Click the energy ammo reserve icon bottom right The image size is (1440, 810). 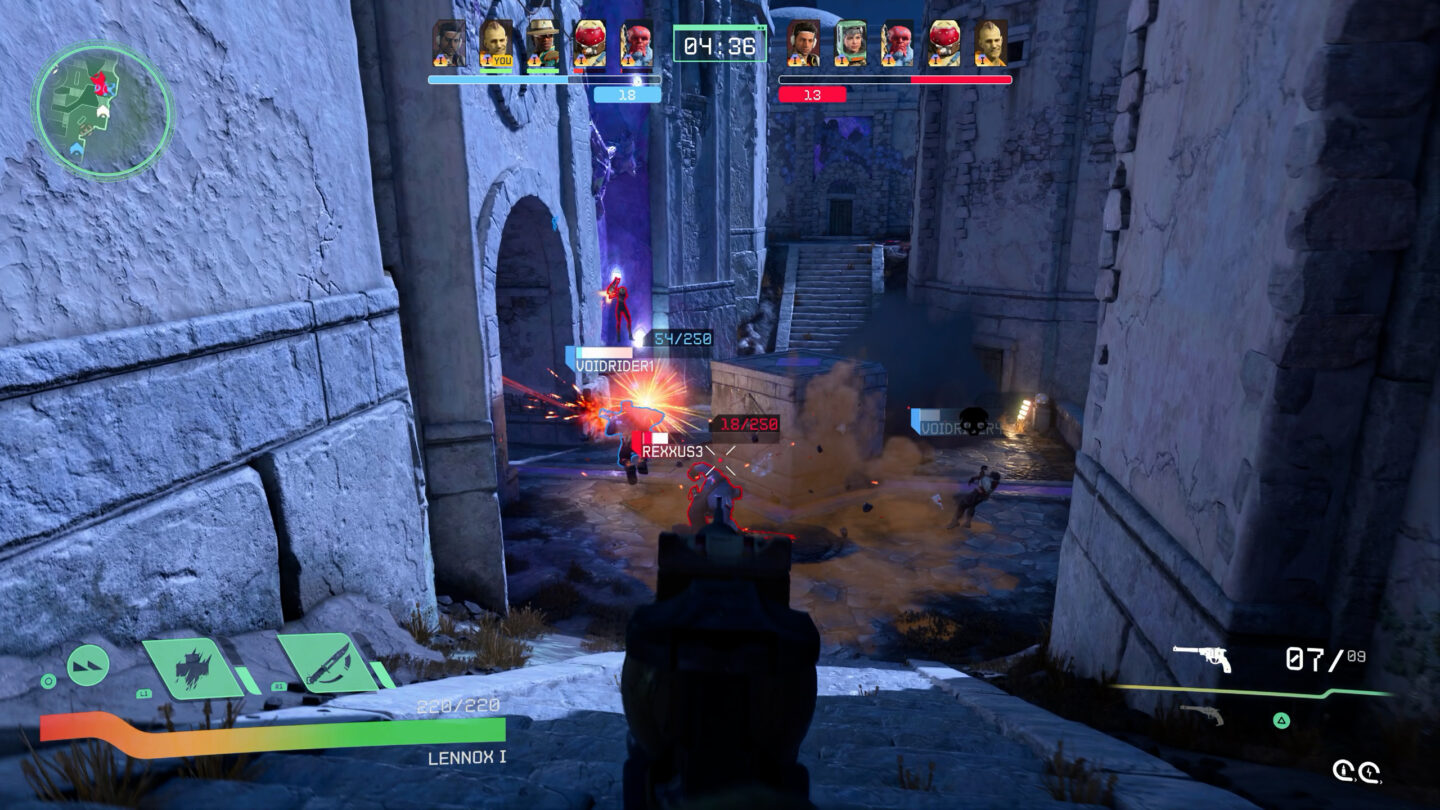pos(1371,772)
